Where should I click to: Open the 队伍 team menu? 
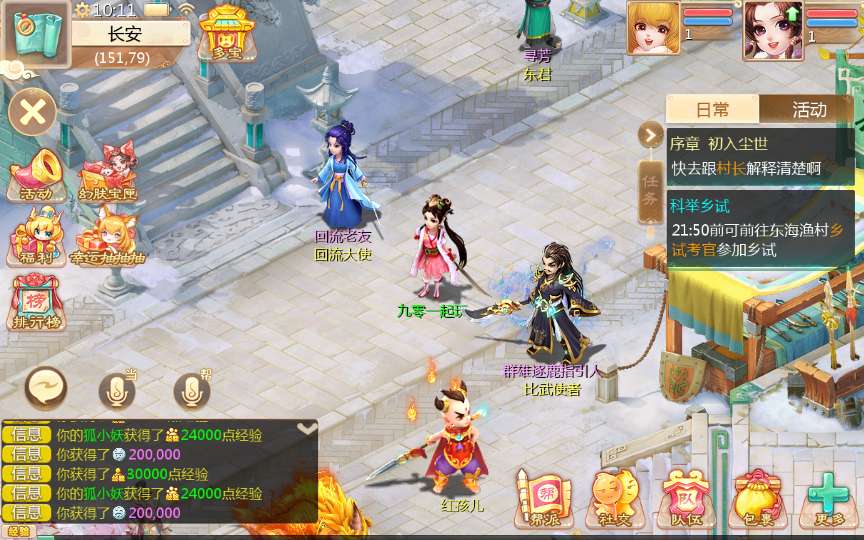(x=683, y=496)
